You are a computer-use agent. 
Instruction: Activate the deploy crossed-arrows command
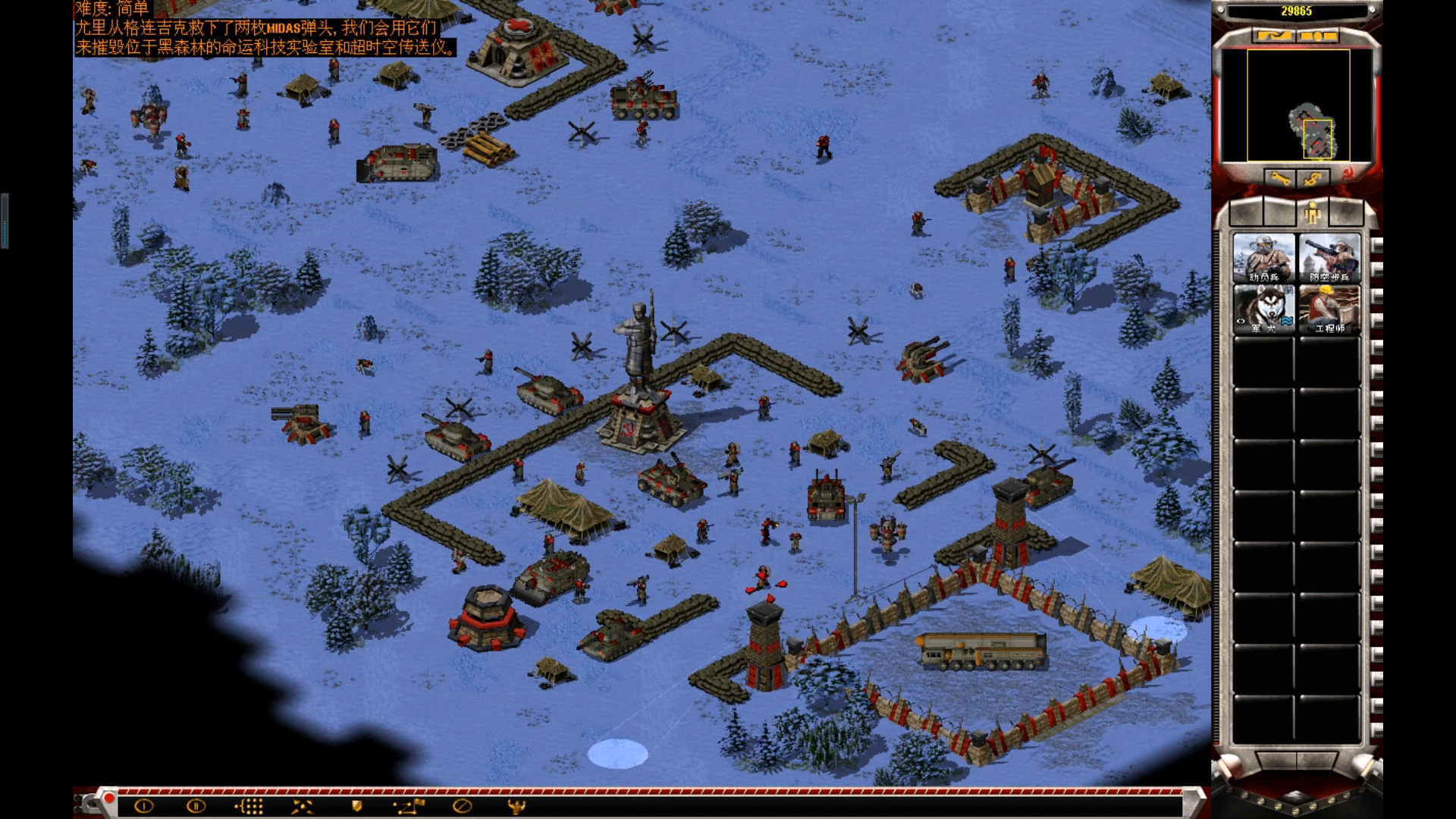[302, 806]
